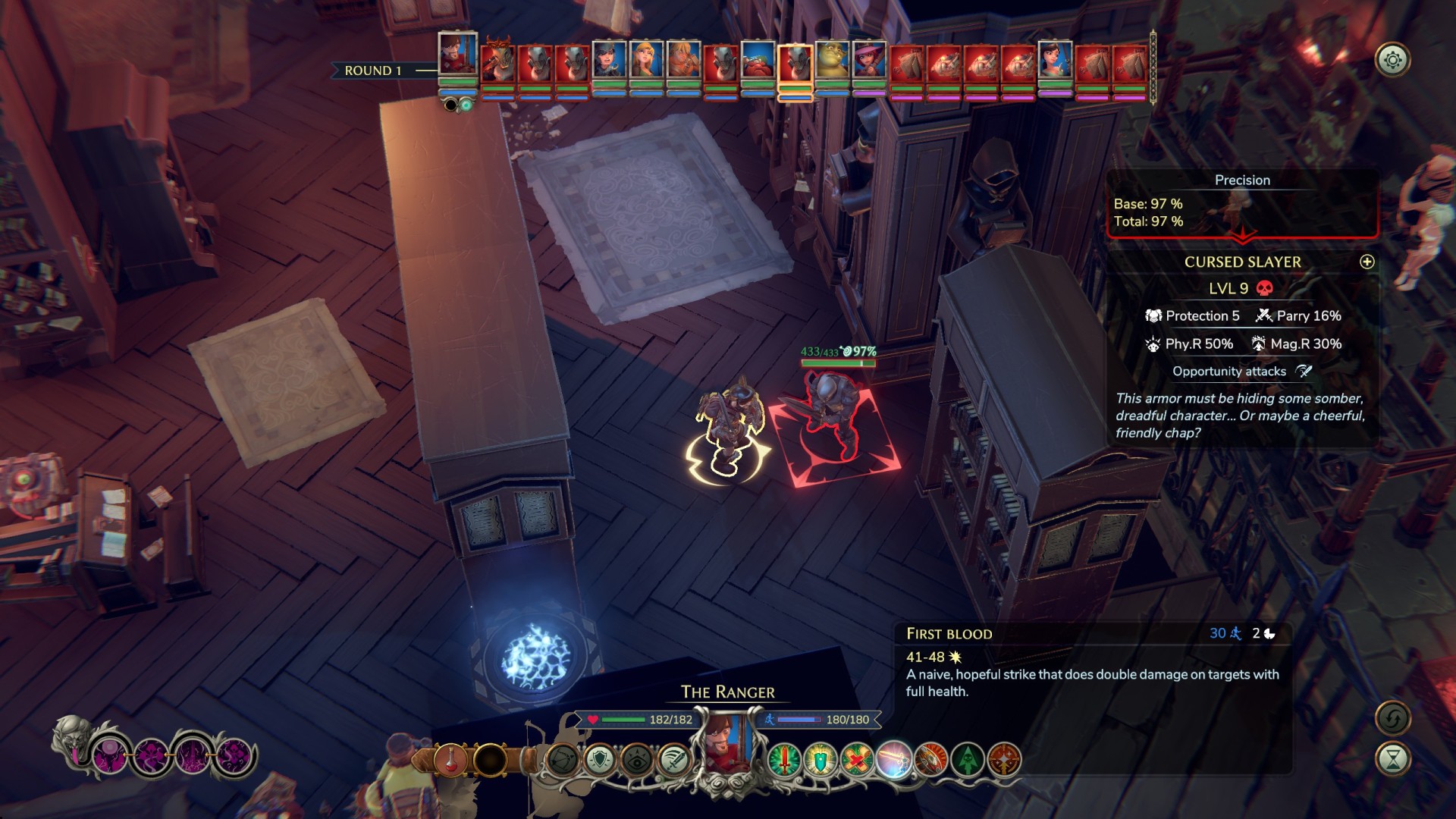Image resolution: width=1456 pixels, height=819 pixels.
Task: Activate the green red-sword skill
Action: (784, 760)
